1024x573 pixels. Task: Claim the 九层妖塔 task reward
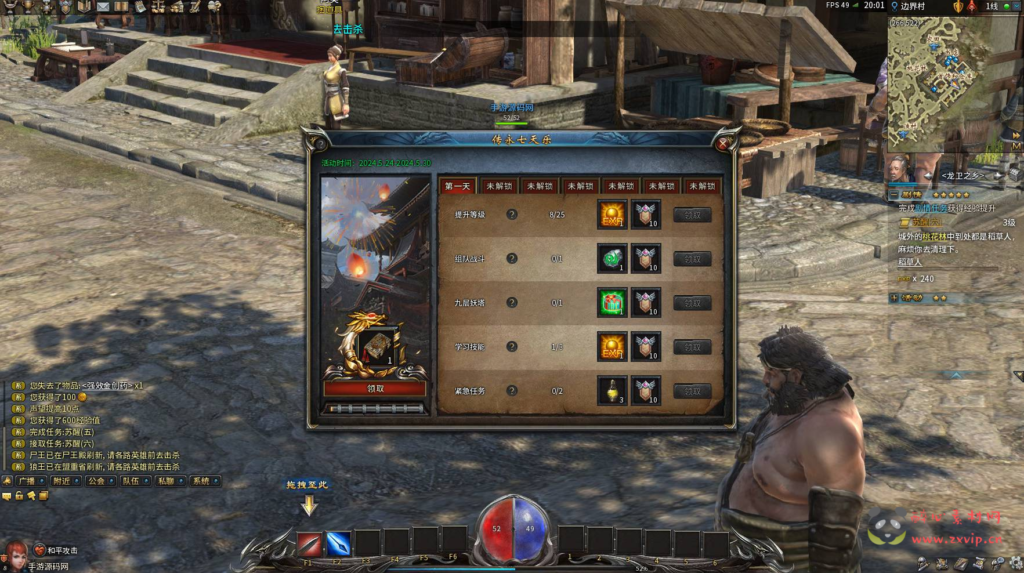pos(692,303)
